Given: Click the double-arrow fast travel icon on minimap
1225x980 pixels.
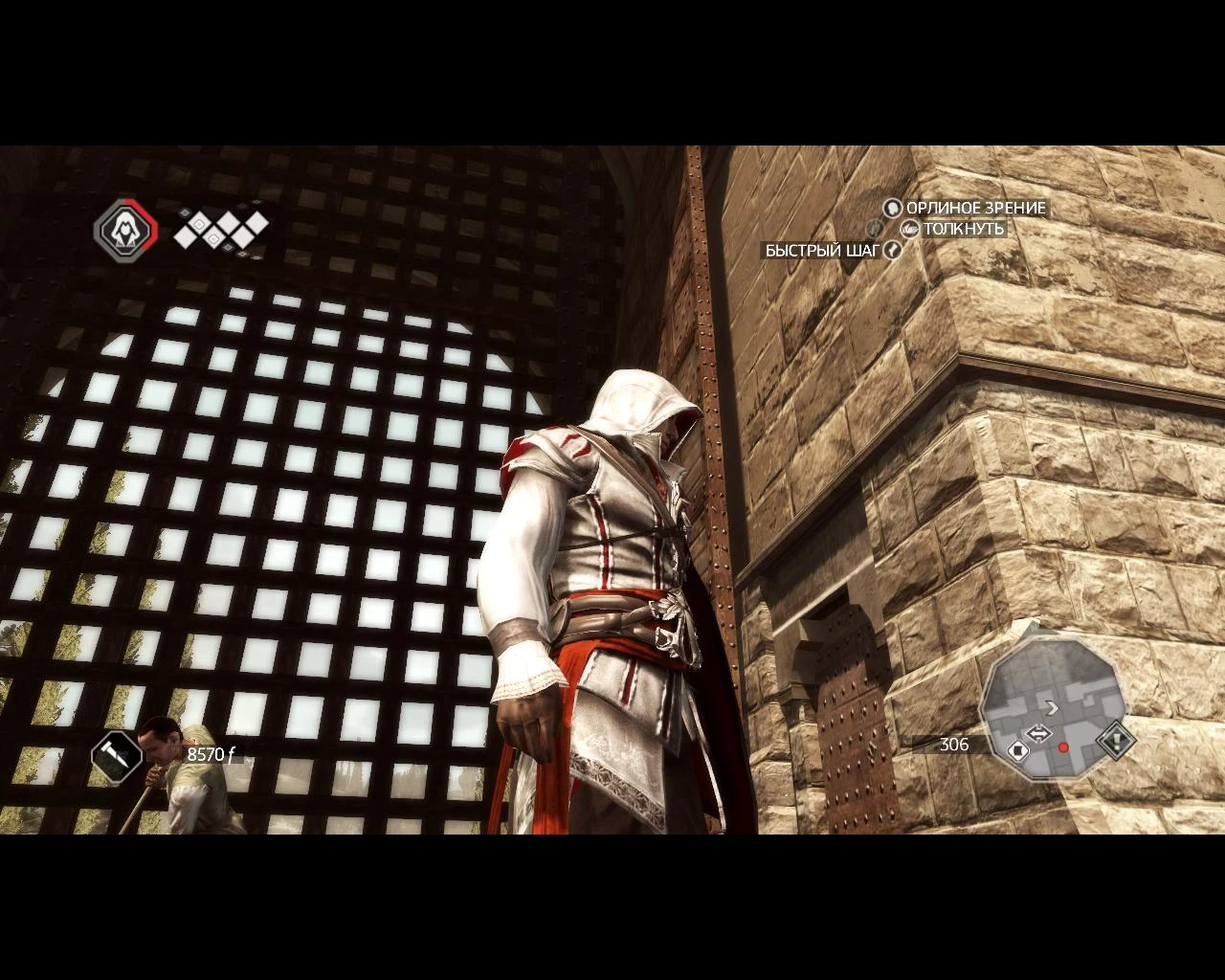Looking at the screenshot, I should [x=1039, y=733].
